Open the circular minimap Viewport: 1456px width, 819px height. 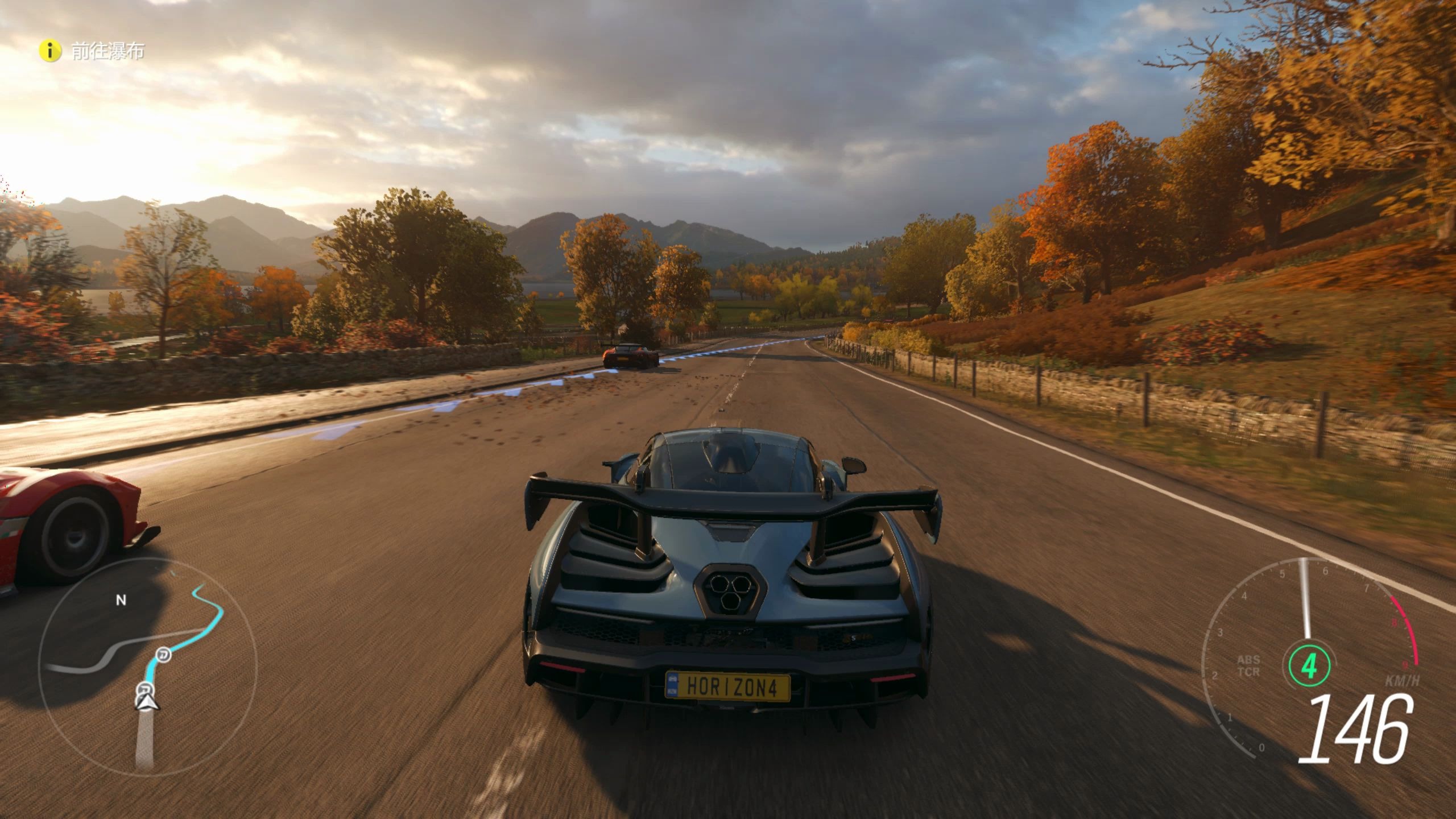tap(147, 667)
